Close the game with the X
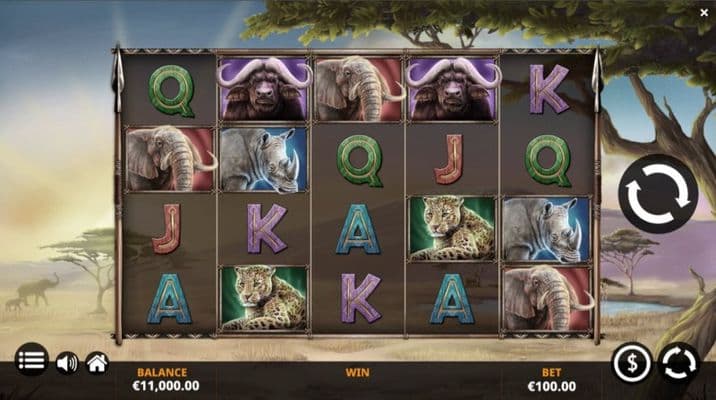This screenshot has height=400, width=716. point(704,12)
